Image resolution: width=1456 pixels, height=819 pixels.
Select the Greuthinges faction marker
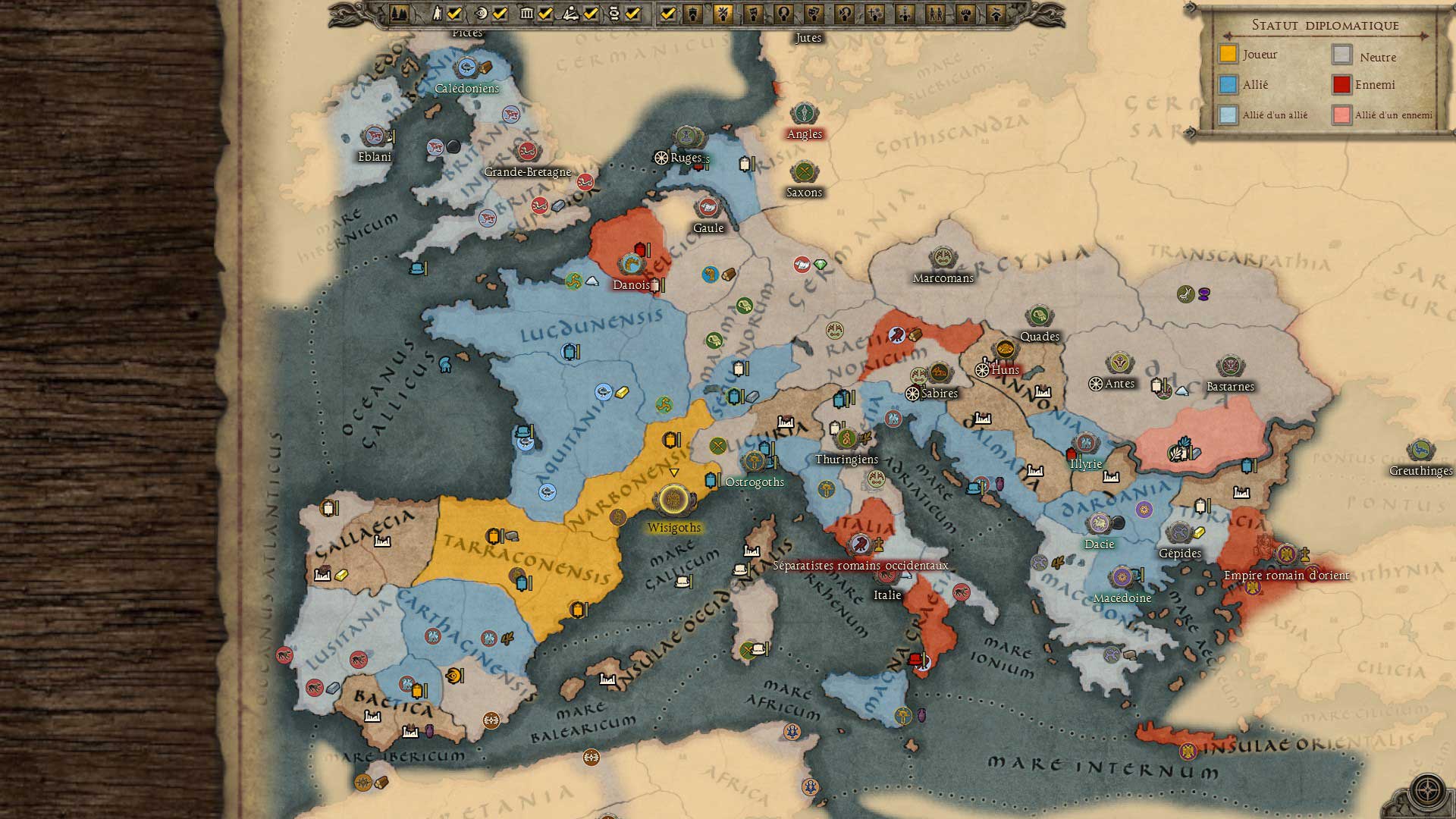[1420, 450]
